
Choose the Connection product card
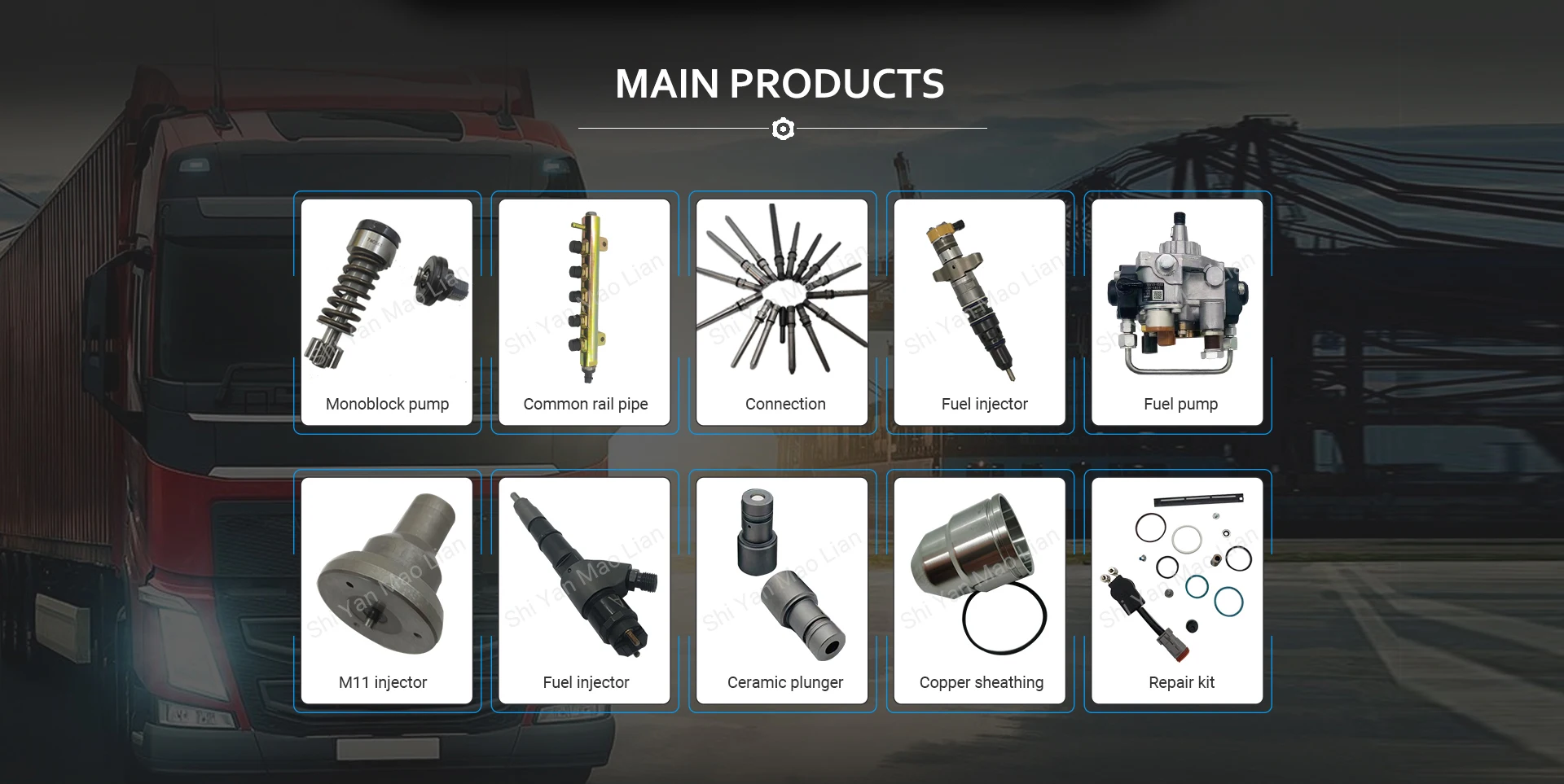pos(782,313)
